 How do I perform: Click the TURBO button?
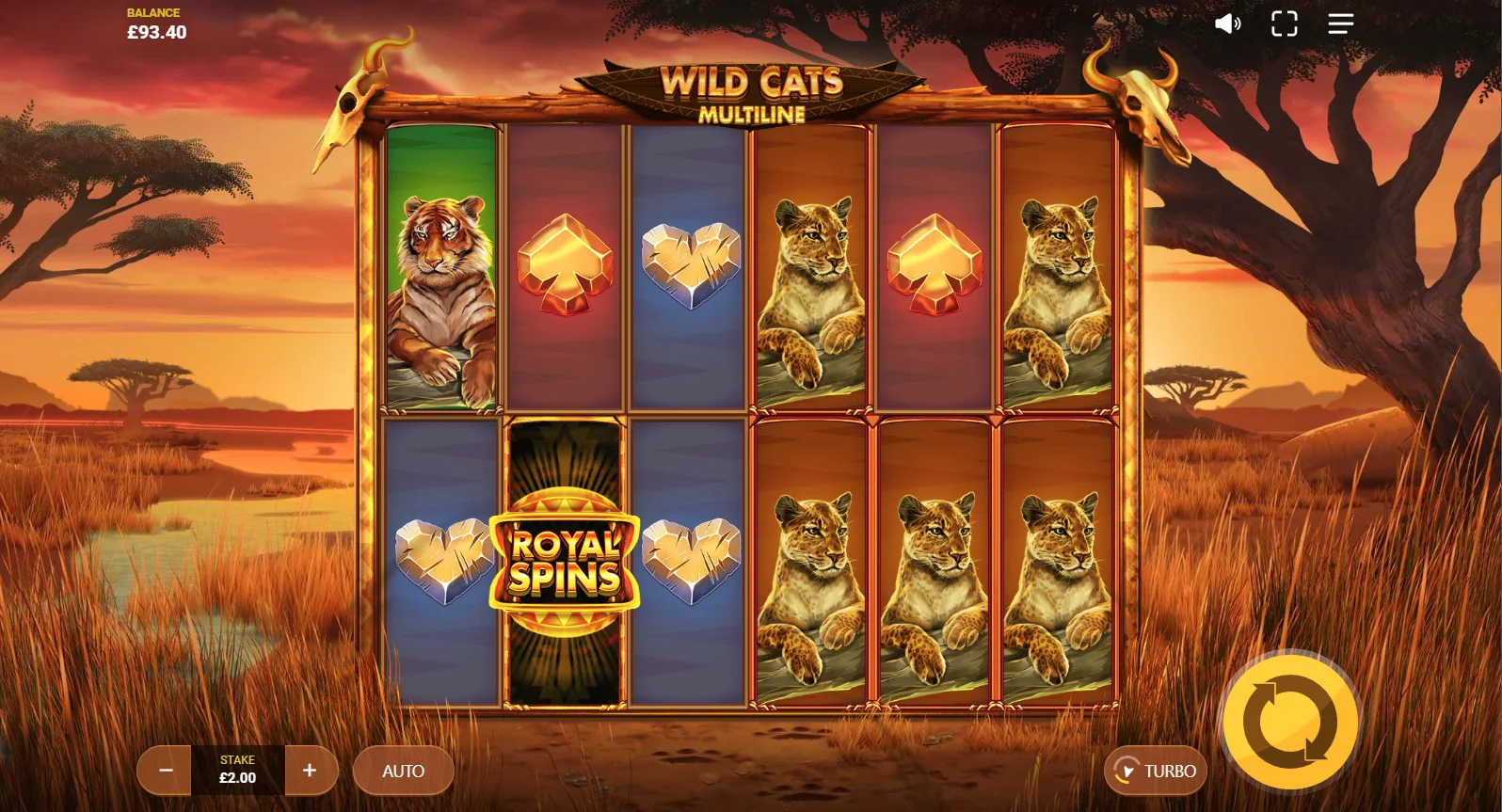(1157, 770)
